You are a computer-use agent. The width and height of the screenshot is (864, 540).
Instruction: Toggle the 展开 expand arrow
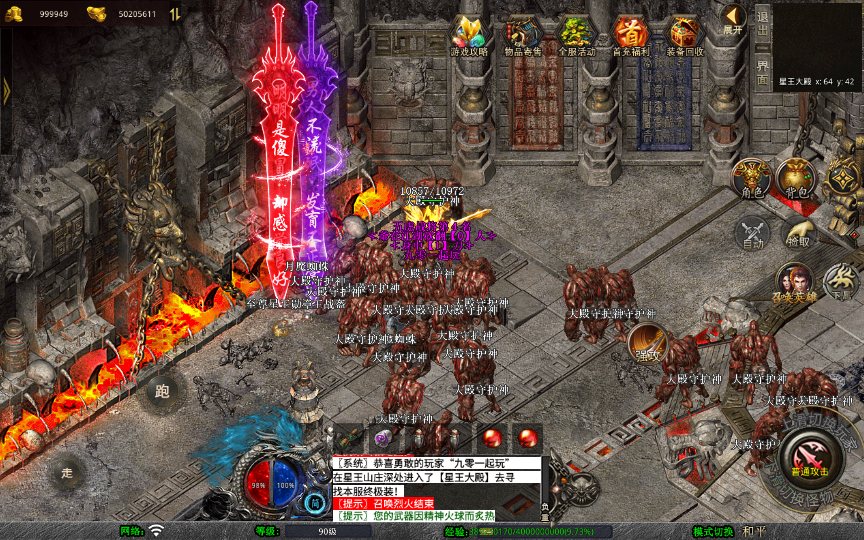pos(734,19)
